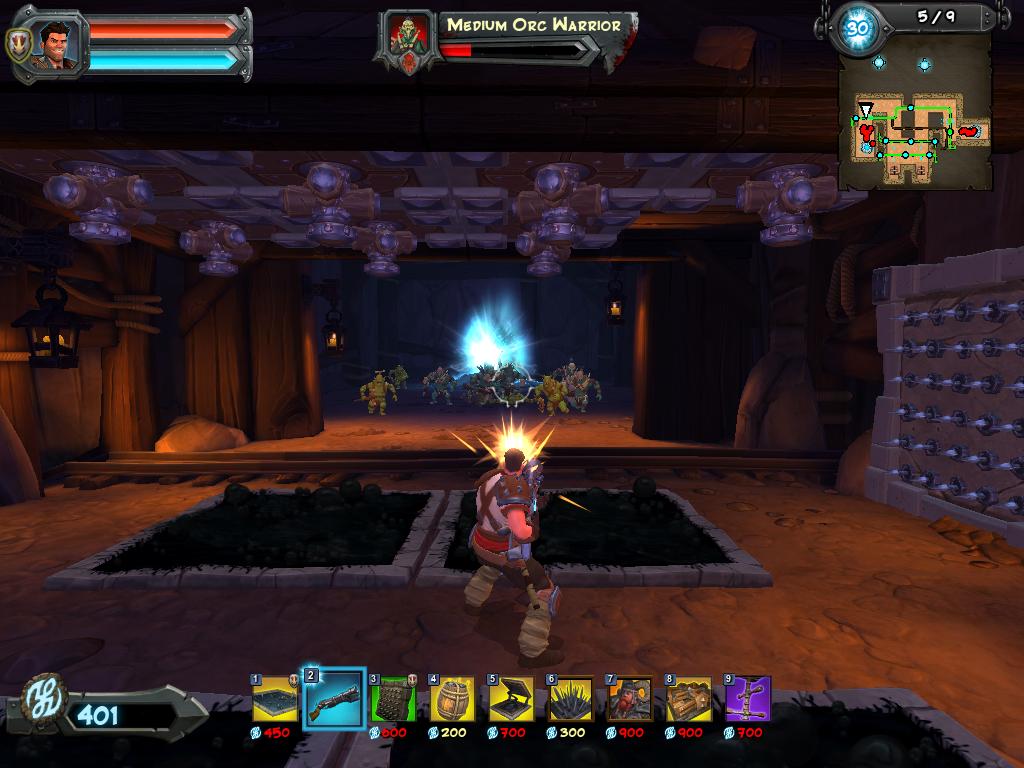Equip the blunderbuss weapon slot

tap(334, 699)
